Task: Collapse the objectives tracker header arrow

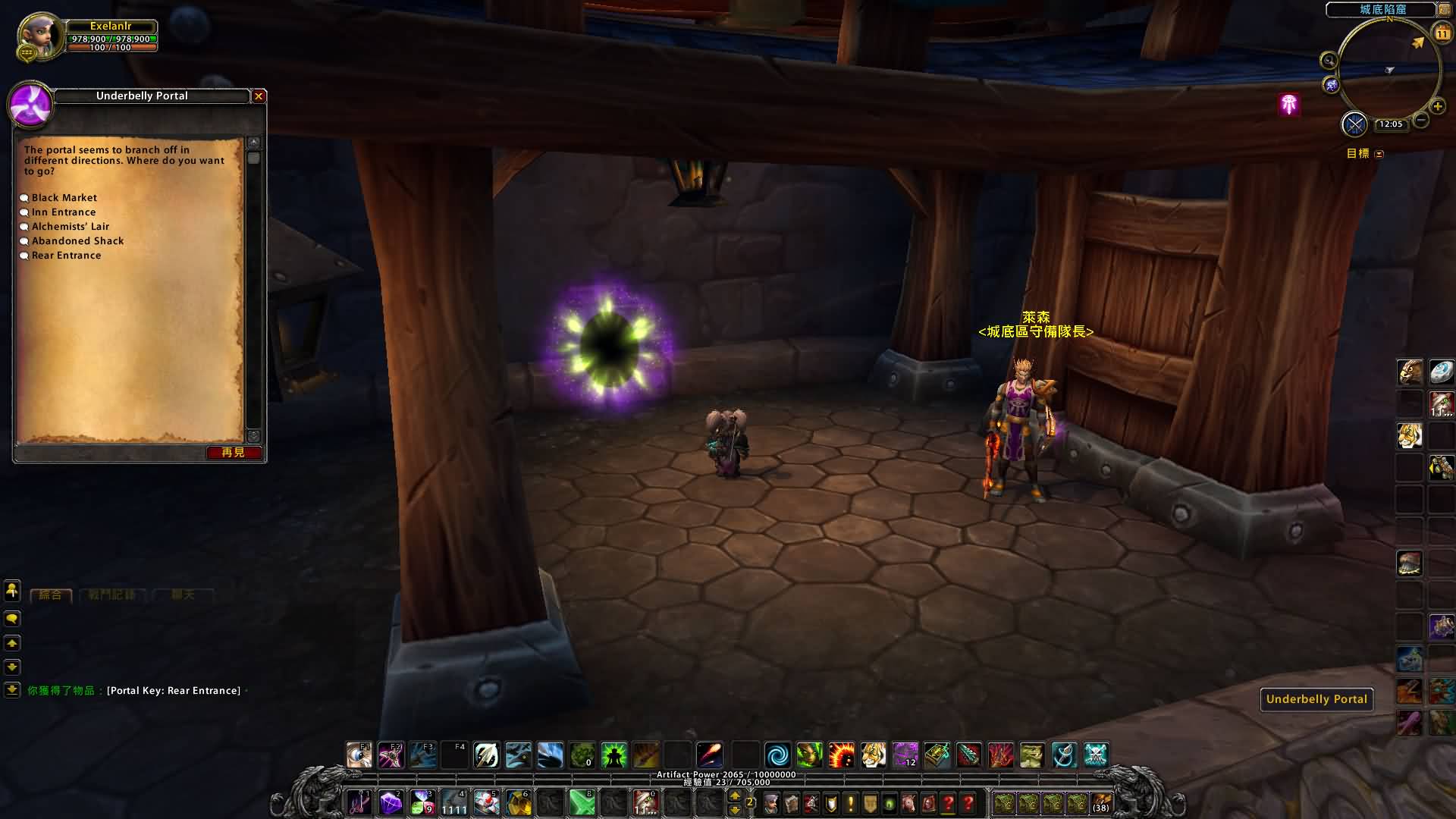Action: [1379, 154]
